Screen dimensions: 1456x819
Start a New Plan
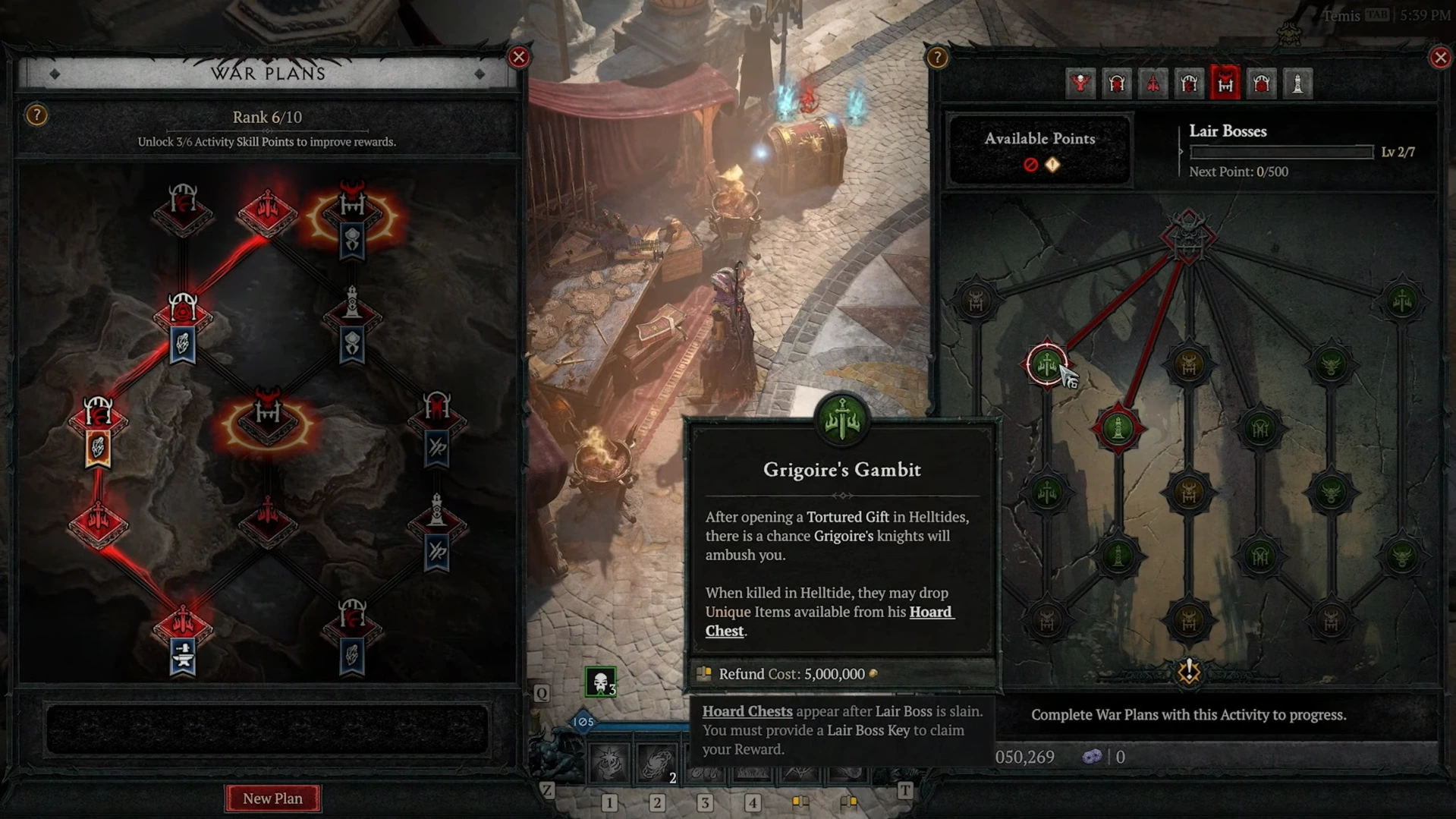(272, 798)
